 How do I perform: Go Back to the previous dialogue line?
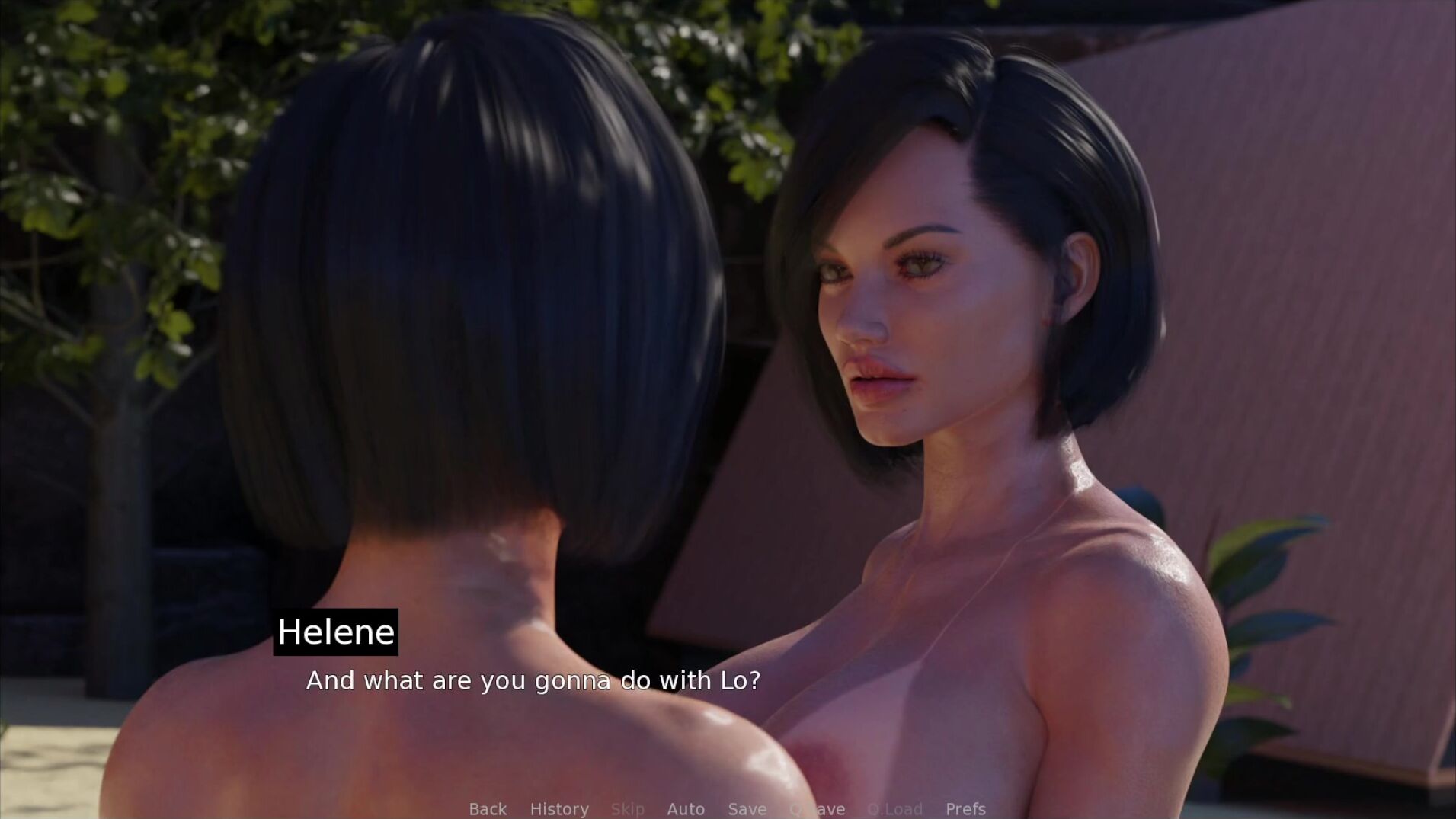(x=488, y=808)
